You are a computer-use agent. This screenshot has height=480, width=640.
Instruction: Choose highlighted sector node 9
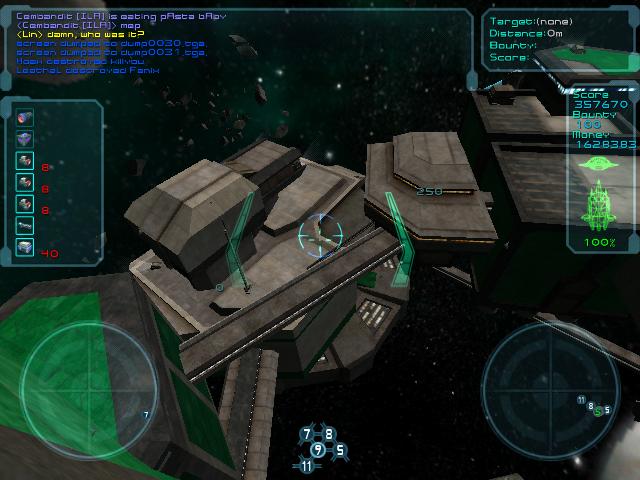pyautogui.click(x=318, y=449)
